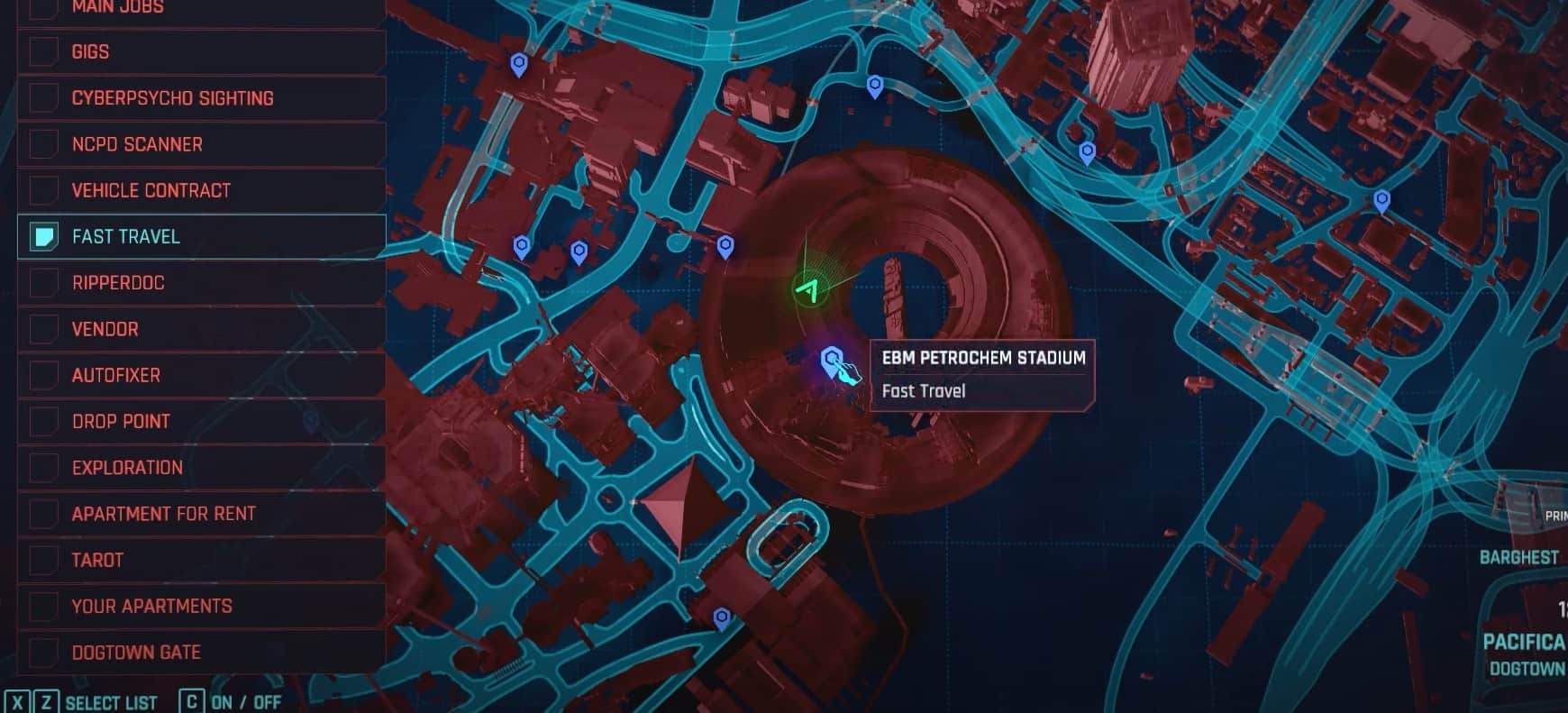The width and height of the screenshot is (1568, 713).
Task: Enable the Drop Point filter
Action: (x=43, y=421)
